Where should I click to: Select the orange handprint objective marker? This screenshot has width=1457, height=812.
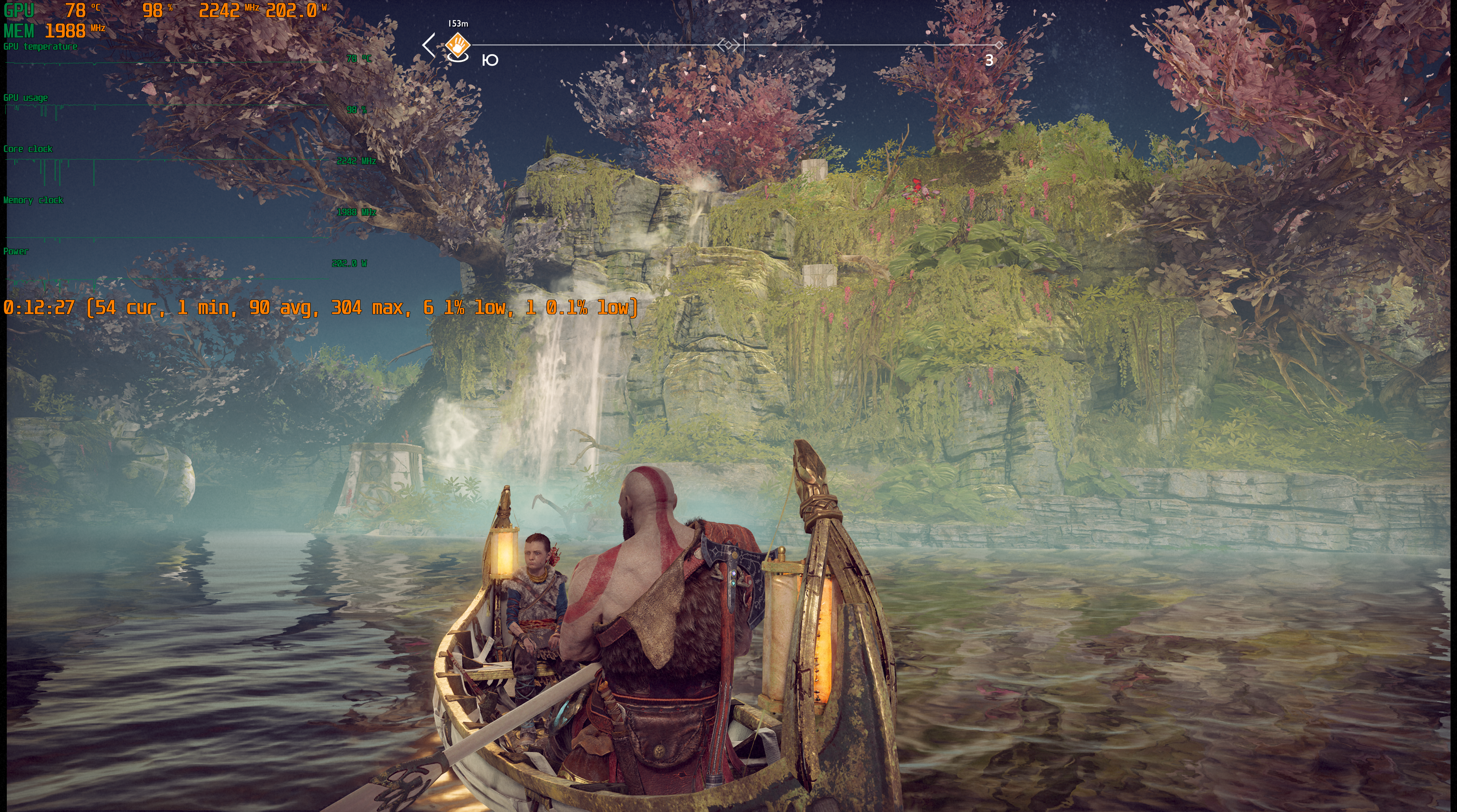point(457,44)
